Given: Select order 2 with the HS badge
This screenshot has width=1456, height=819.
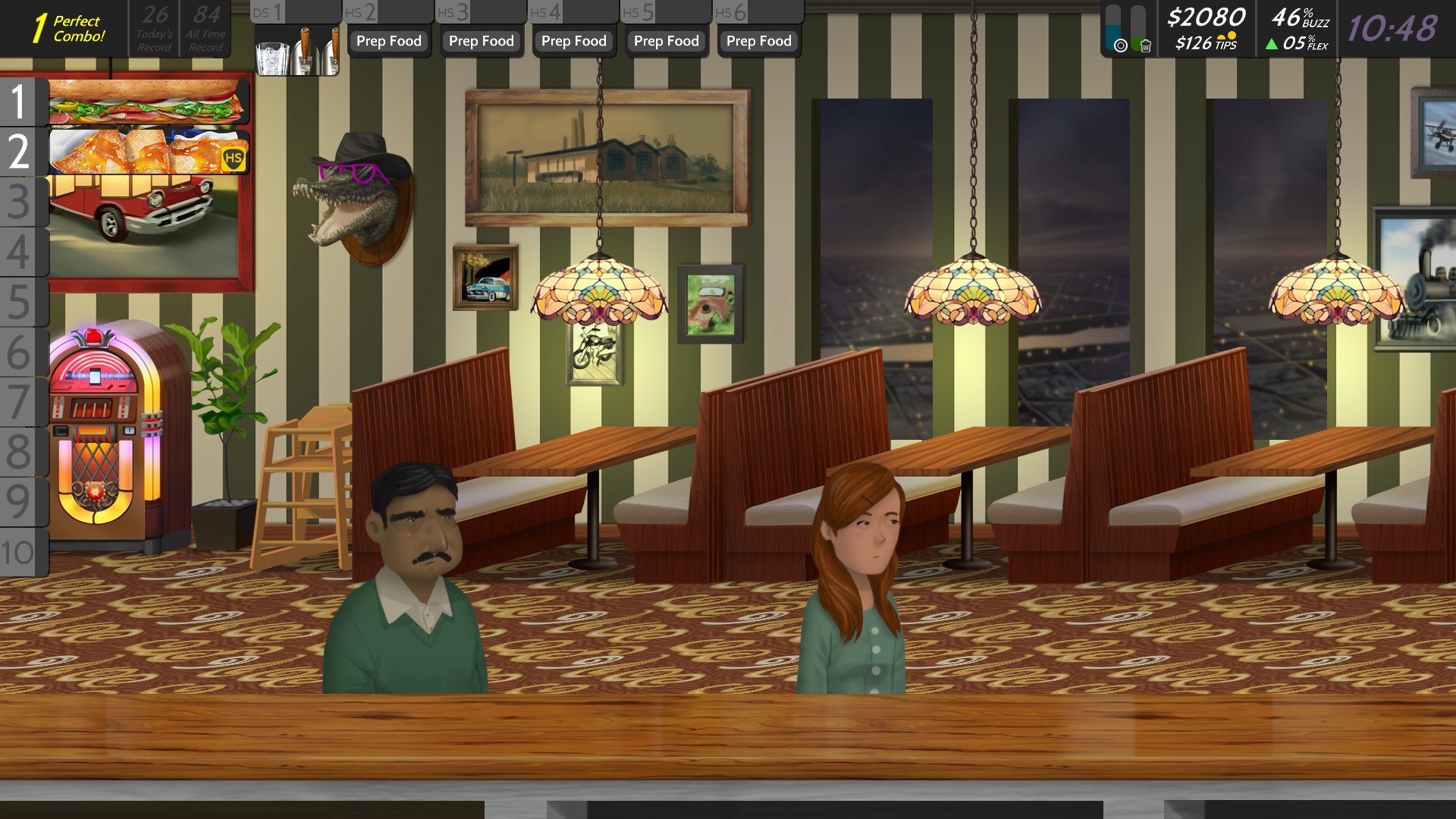Looking at the screenshot, I should 148,151.
